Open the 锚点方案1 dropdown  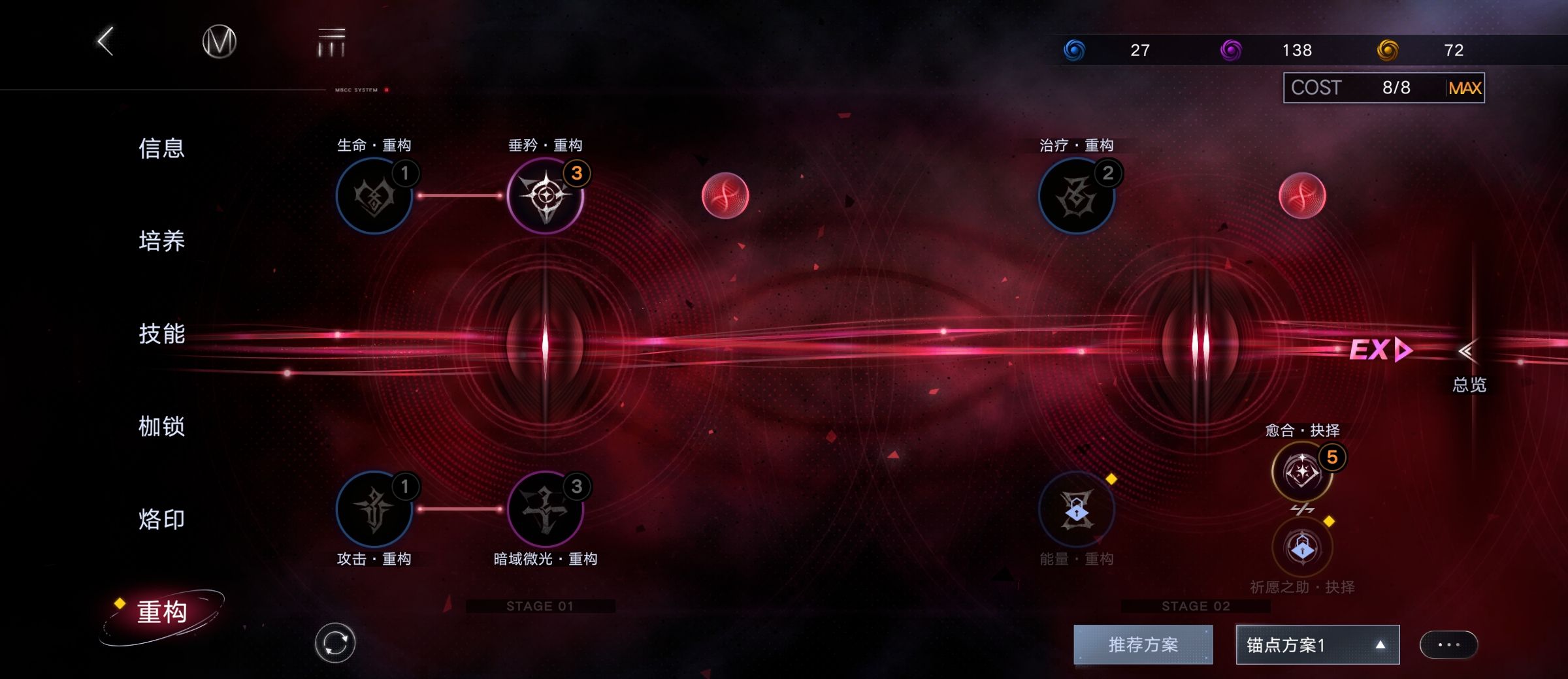tap(1317, 645)
